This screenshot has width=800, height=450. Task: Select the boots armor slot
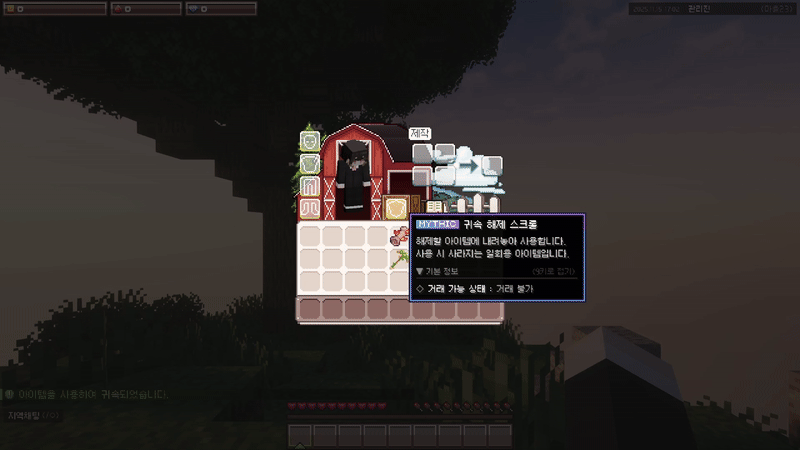pos(309,208)
